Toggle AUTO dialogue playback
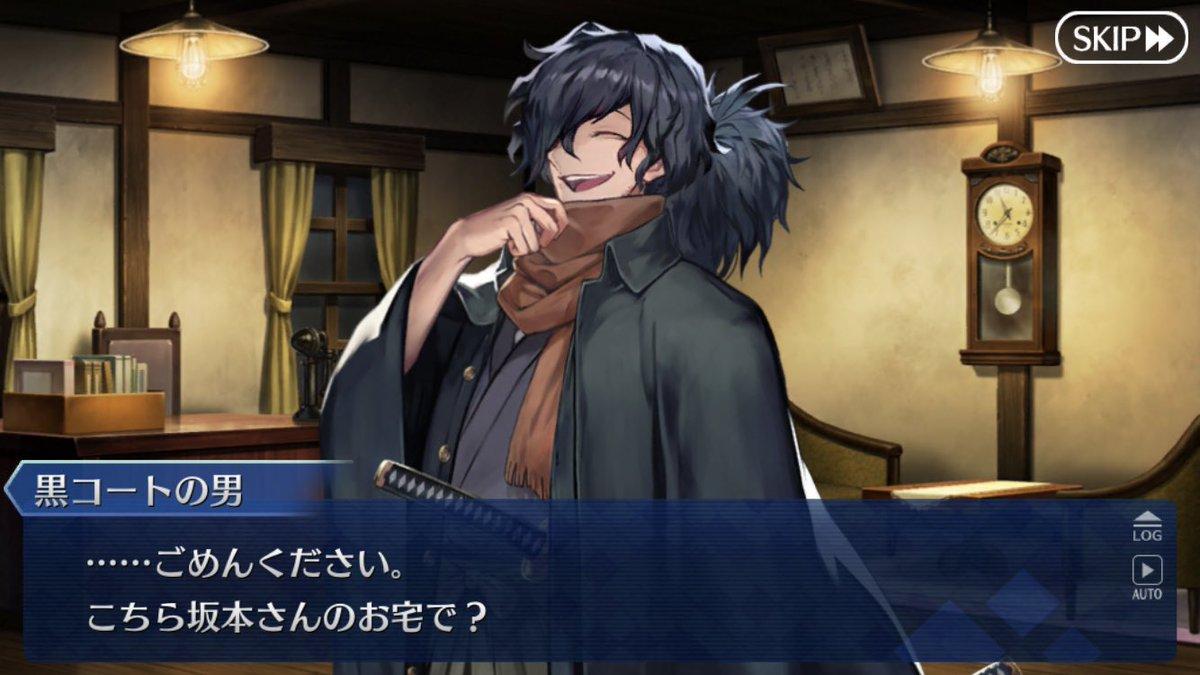This screenshot has width=1200, height=675. 1147,577
